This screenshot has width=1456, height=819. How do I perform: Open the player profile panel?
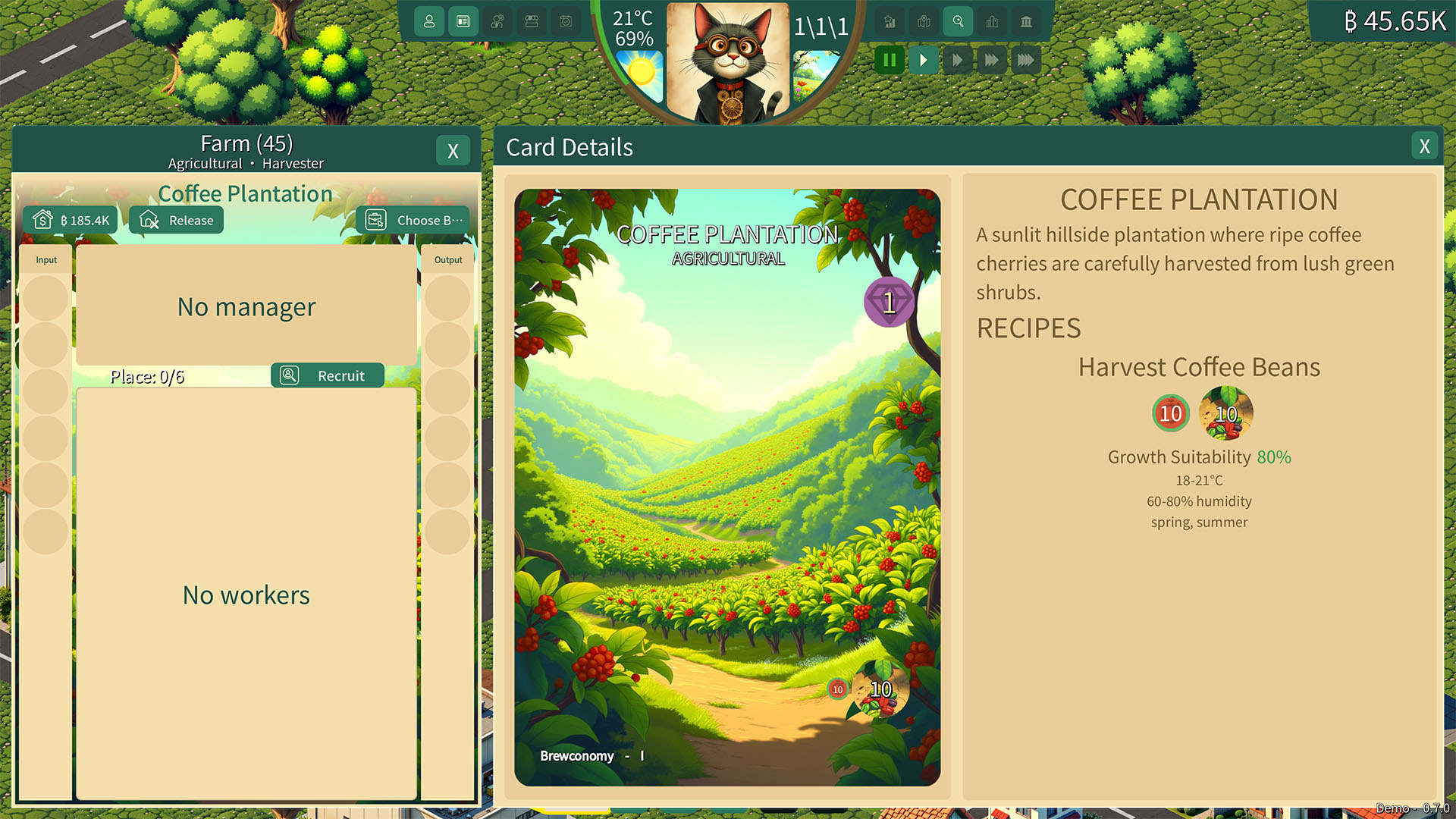point(430,22)
